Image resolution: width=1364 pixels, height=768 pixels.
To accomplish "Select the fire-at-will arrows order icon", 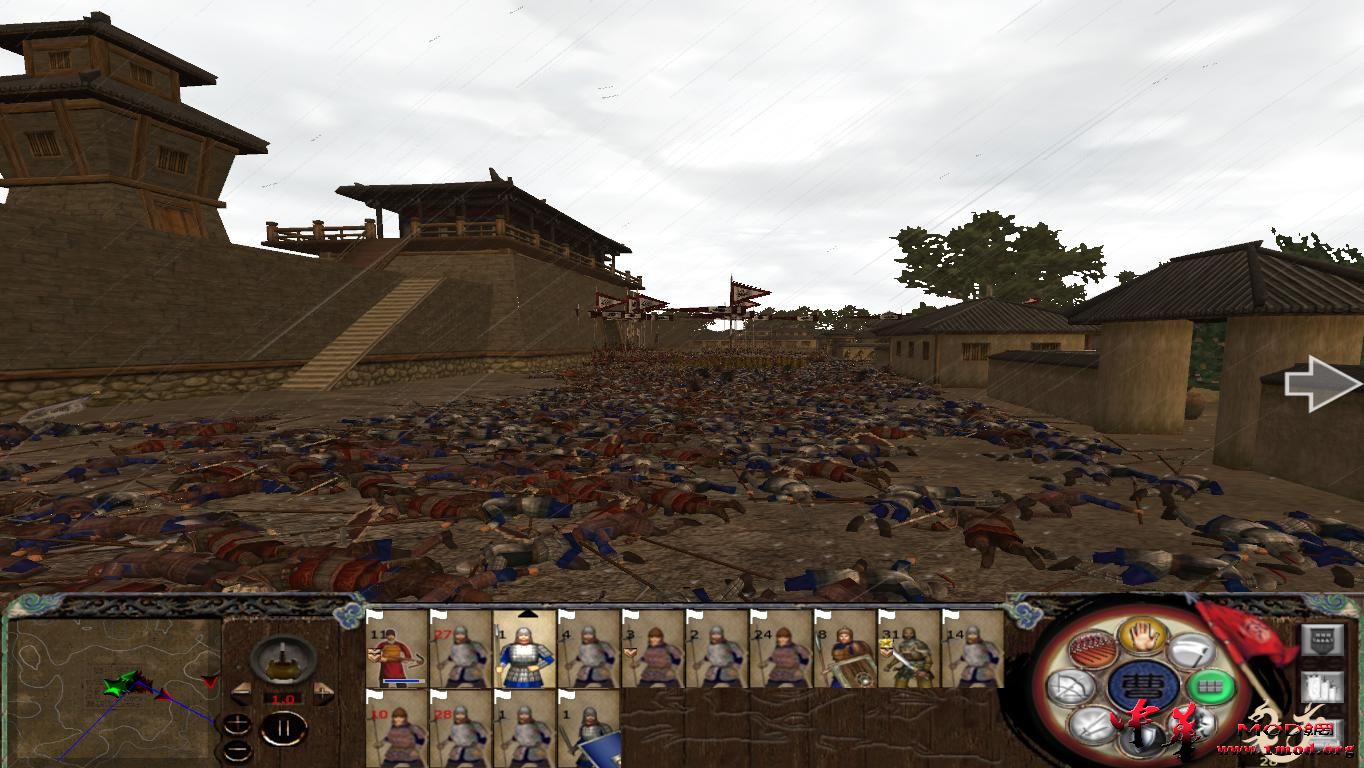I will pos(1091,649).
